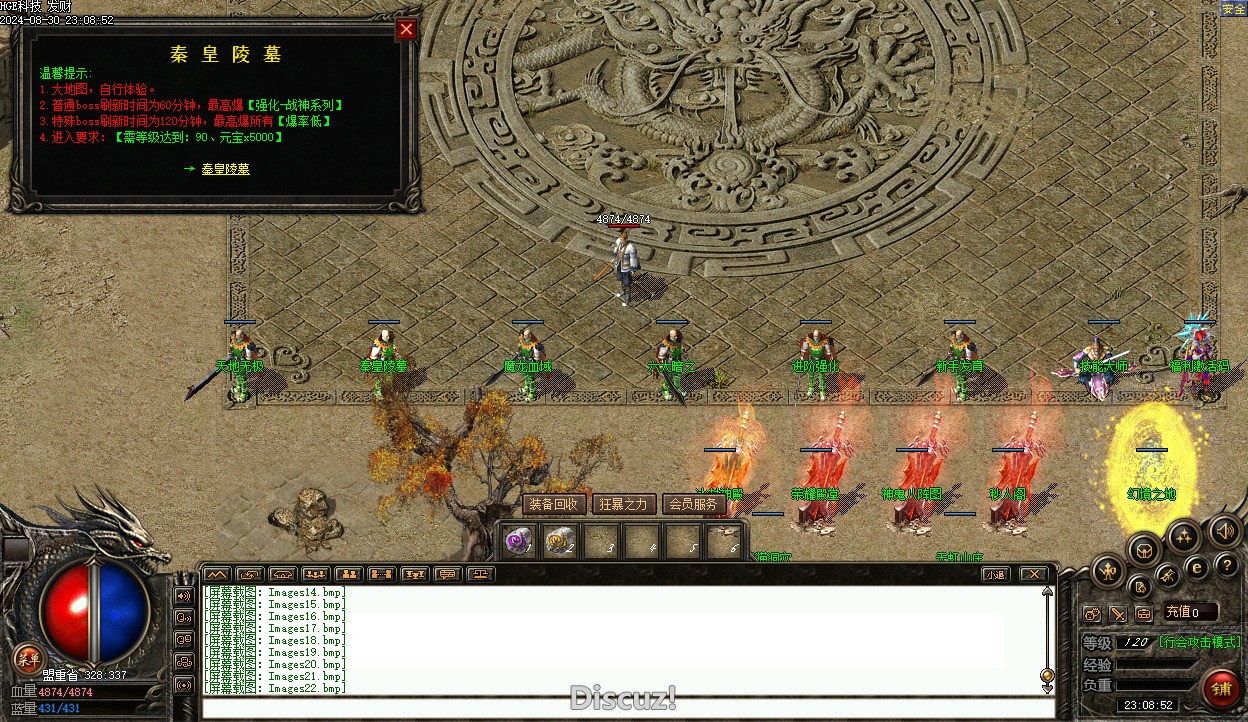Open the 装备回收 equipment recycling button
Image resolution: width=1248 pixels, height=722 pixels.
point(553,504)
